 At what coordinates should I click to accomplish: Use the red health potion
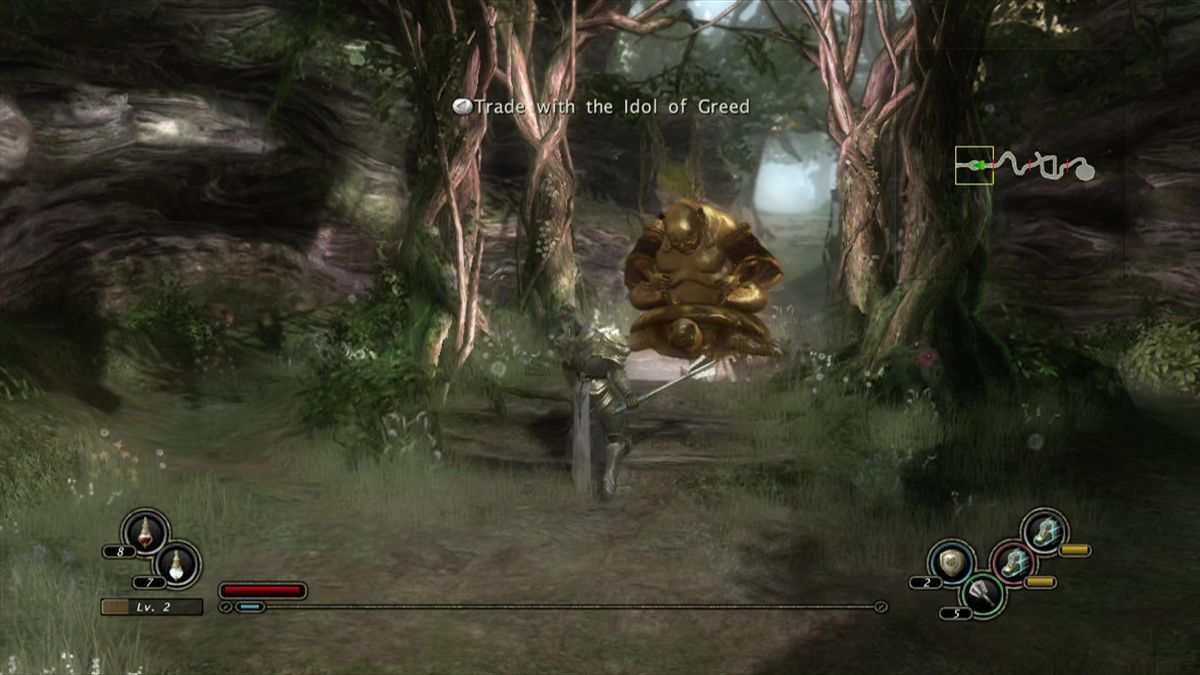144,532
